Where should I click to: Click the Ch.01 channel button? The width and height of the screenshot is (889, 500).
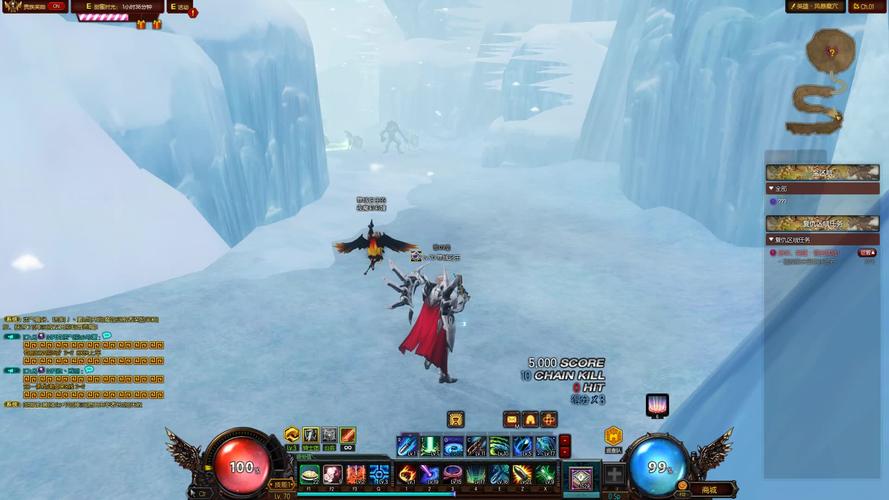(867, 7)
